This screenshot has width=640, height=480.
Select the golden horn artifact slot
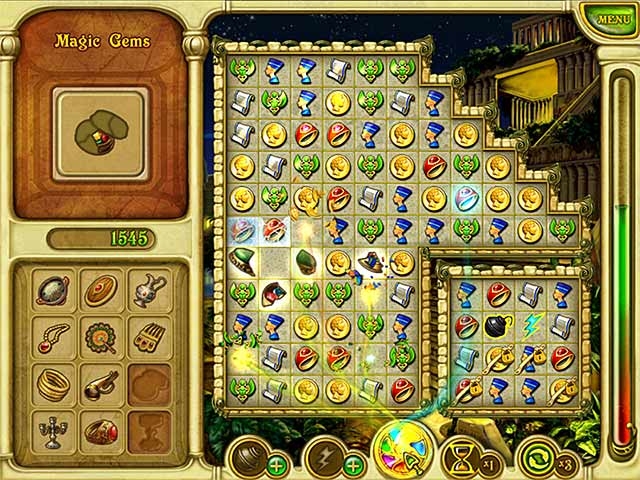(x=100, y=384)
